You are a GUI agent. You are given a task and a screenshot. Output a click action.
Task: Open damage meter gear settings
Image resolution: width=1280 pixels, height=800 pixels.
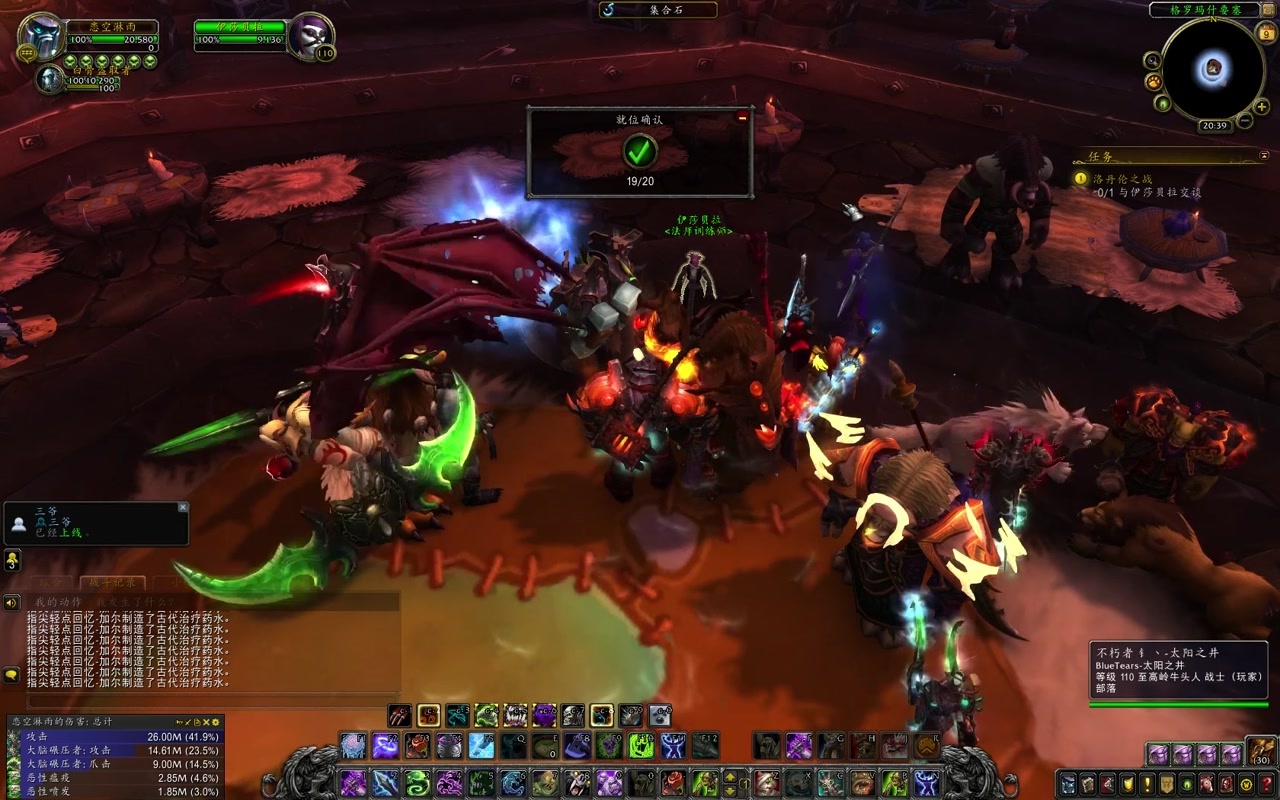coord(214,721)
